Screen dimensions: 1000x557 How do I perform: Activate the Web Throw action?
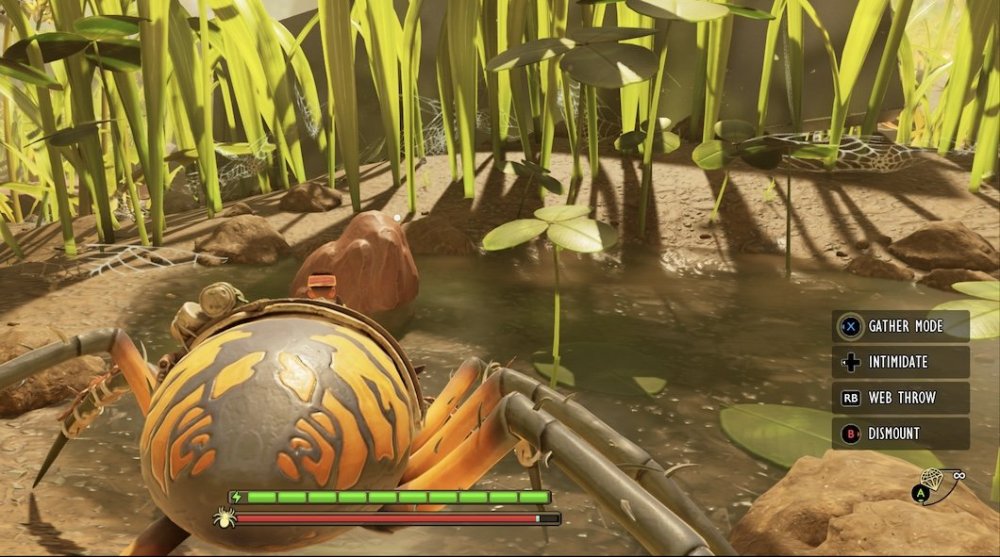click(900, 398)
